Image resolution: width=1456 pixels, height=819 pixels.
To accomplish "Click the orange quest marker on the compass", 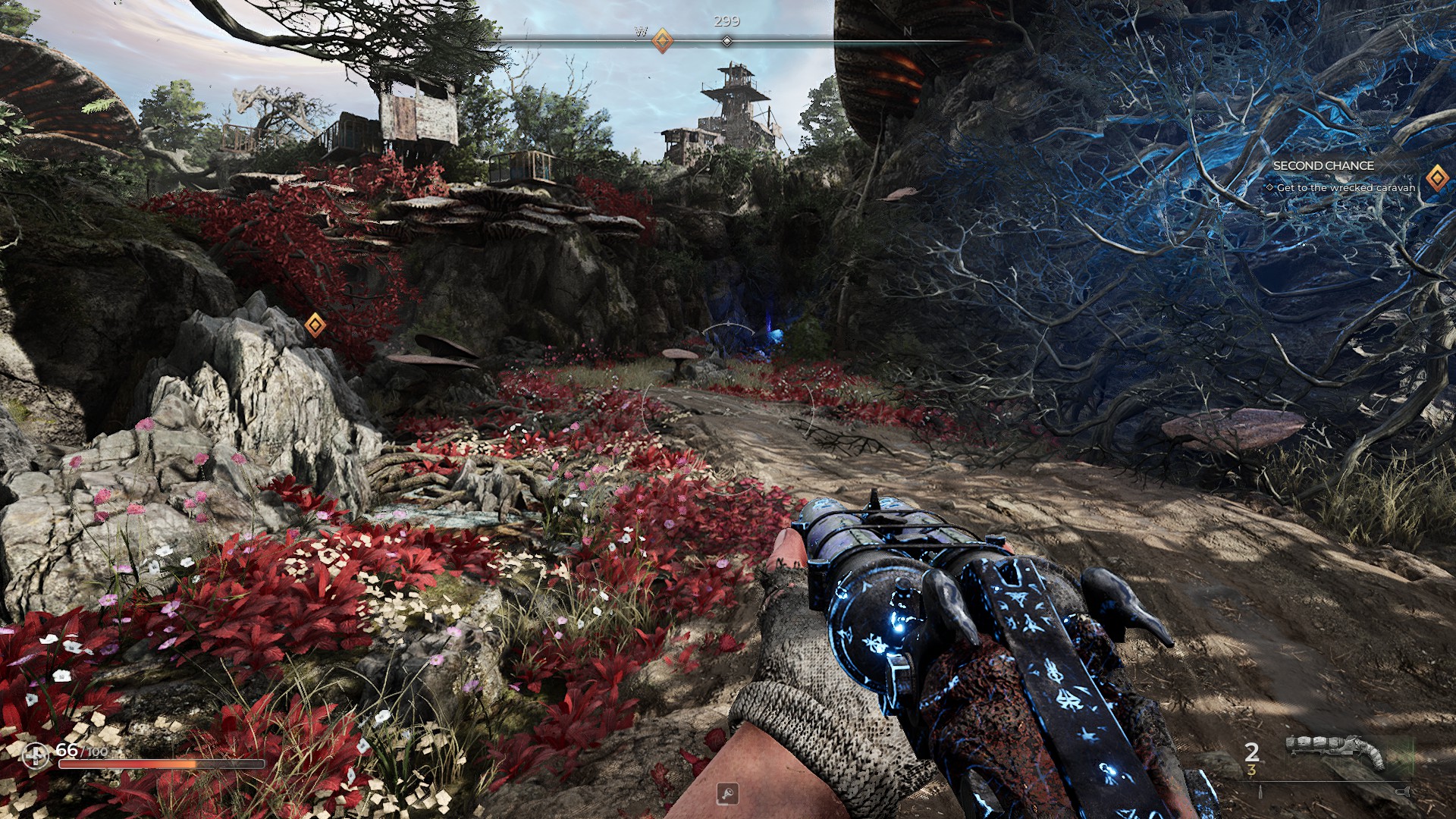I will 662,40.
